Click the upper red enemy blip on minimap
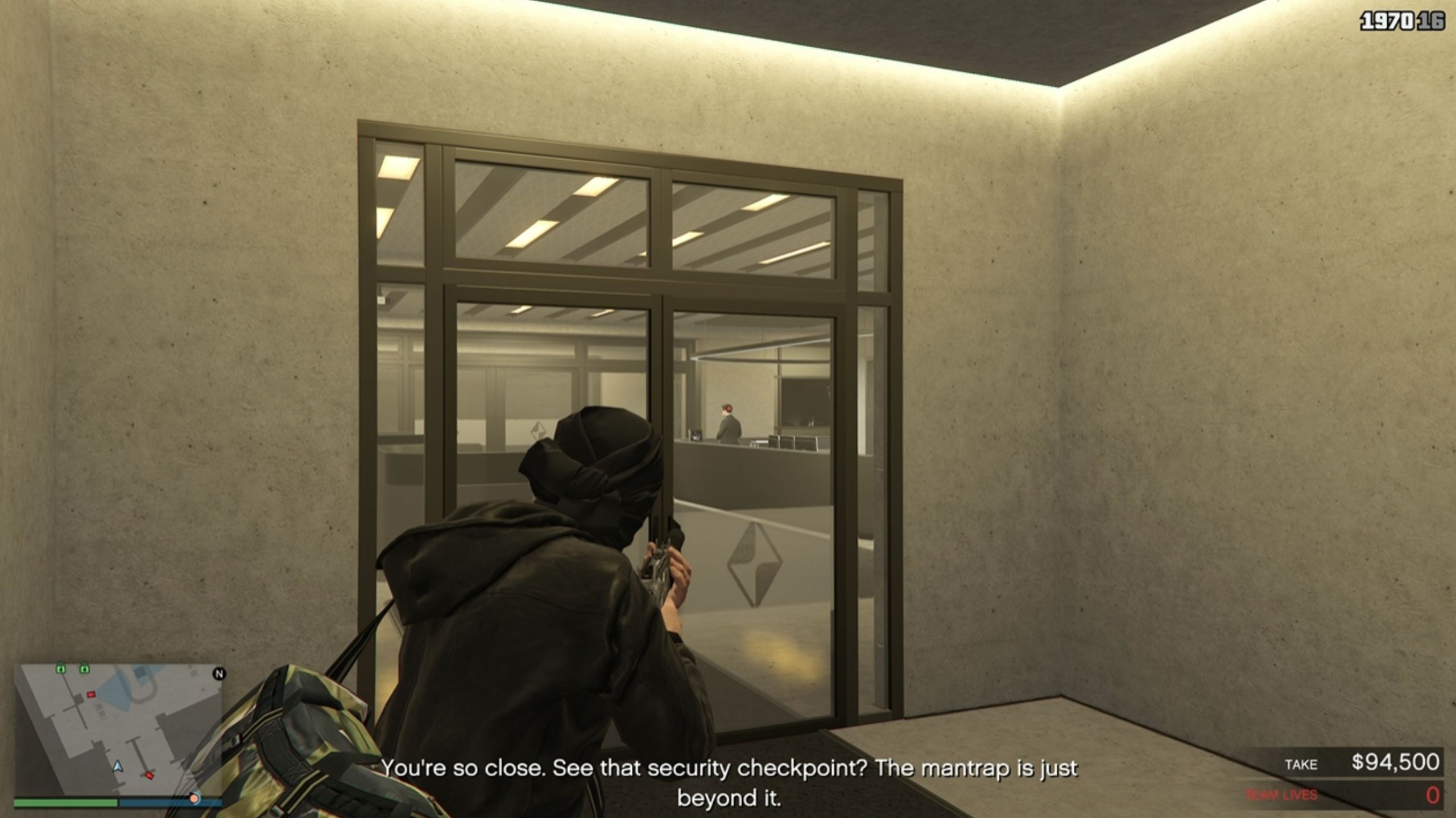The width and height of the screenshot is (1456, 818). (x=91, y=695)
